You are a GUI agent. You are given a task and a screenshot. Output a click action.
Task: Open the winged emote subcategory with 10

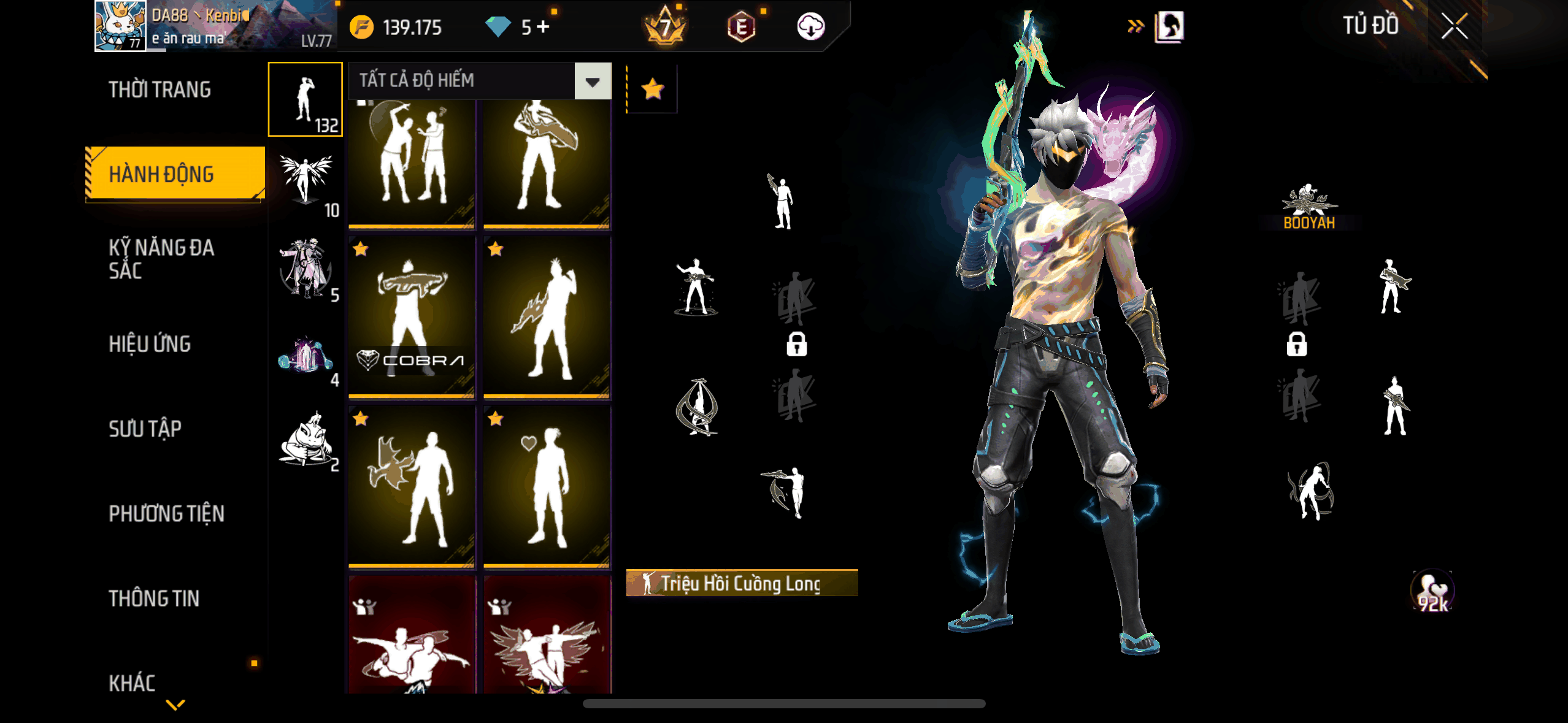[x=306, y=183]
